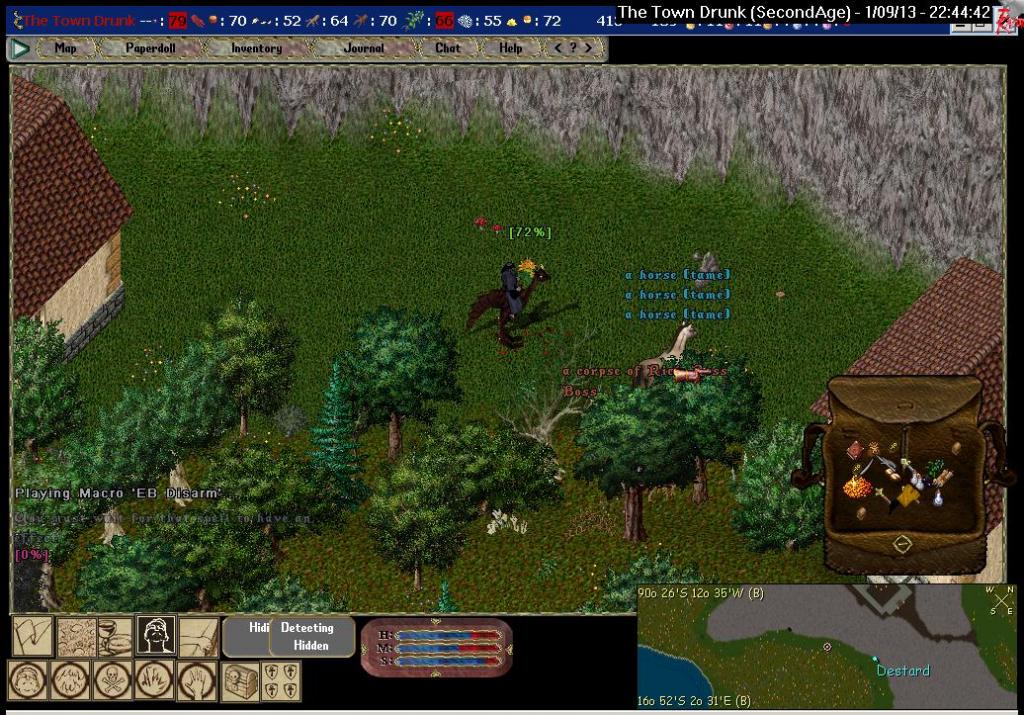
Task: Open the Chat menu
Action: tap(447, 48)
